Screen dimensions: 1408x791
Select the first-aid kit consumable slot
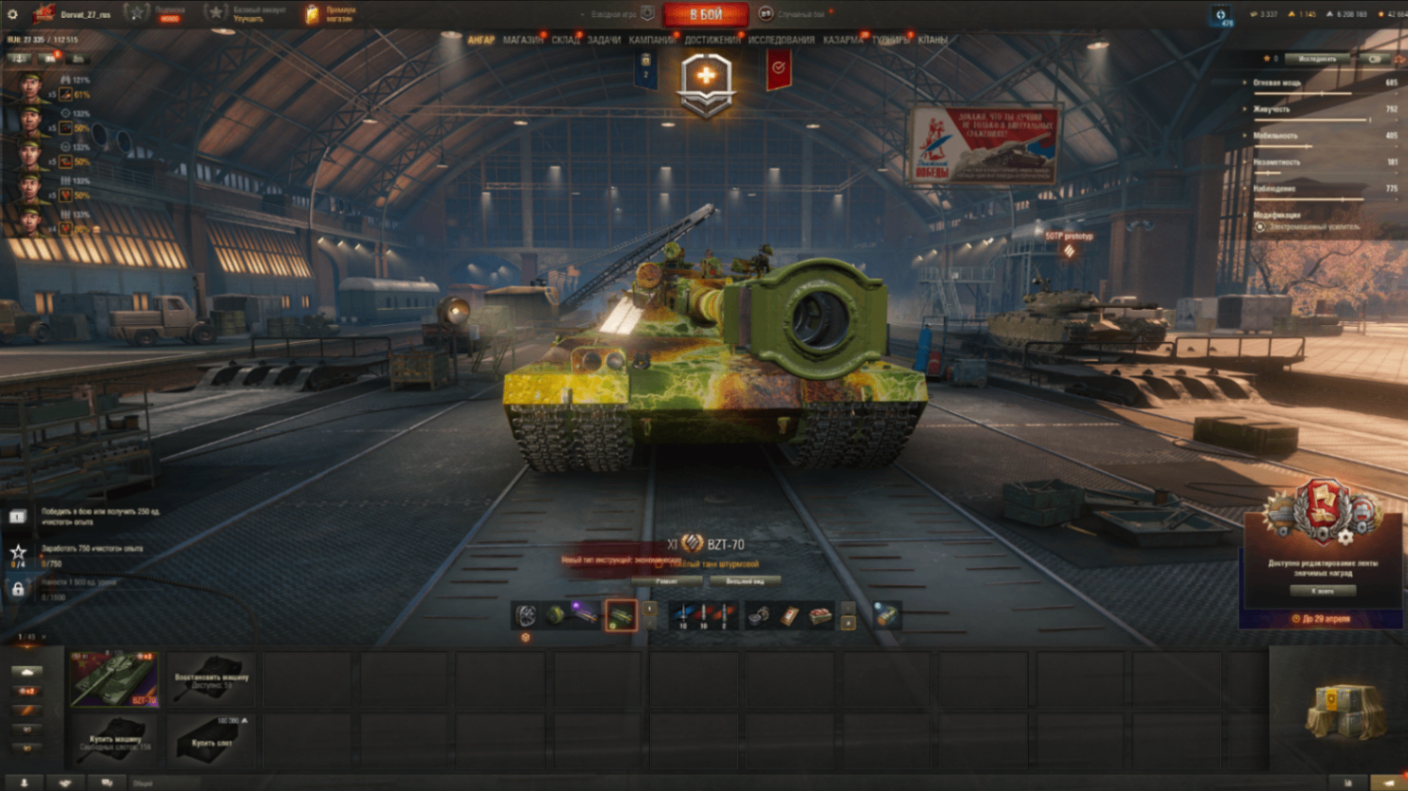pos(790,616)
